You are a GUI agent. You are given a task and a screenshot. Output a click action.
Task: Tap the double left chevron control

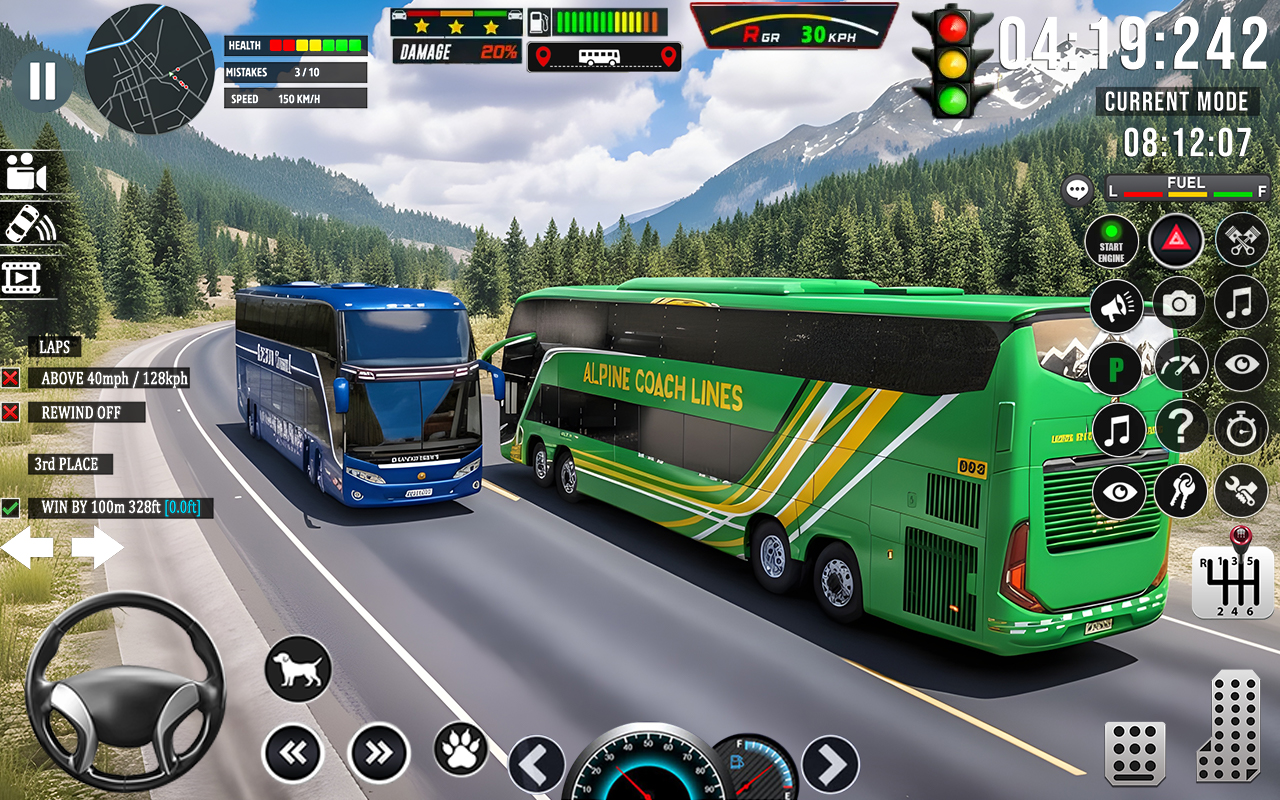[x=293, y=750]
